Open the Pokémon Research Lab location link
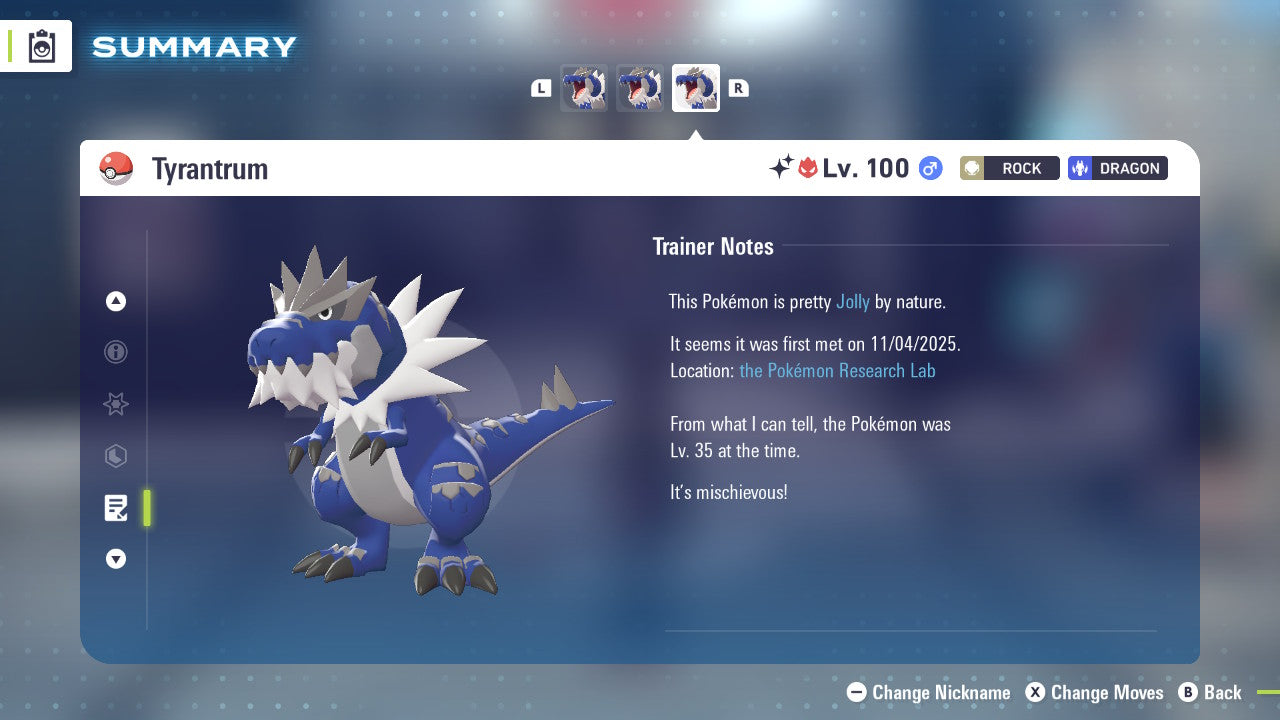The height and width of the screenshot is (720, 1280). tap(838, 371)
